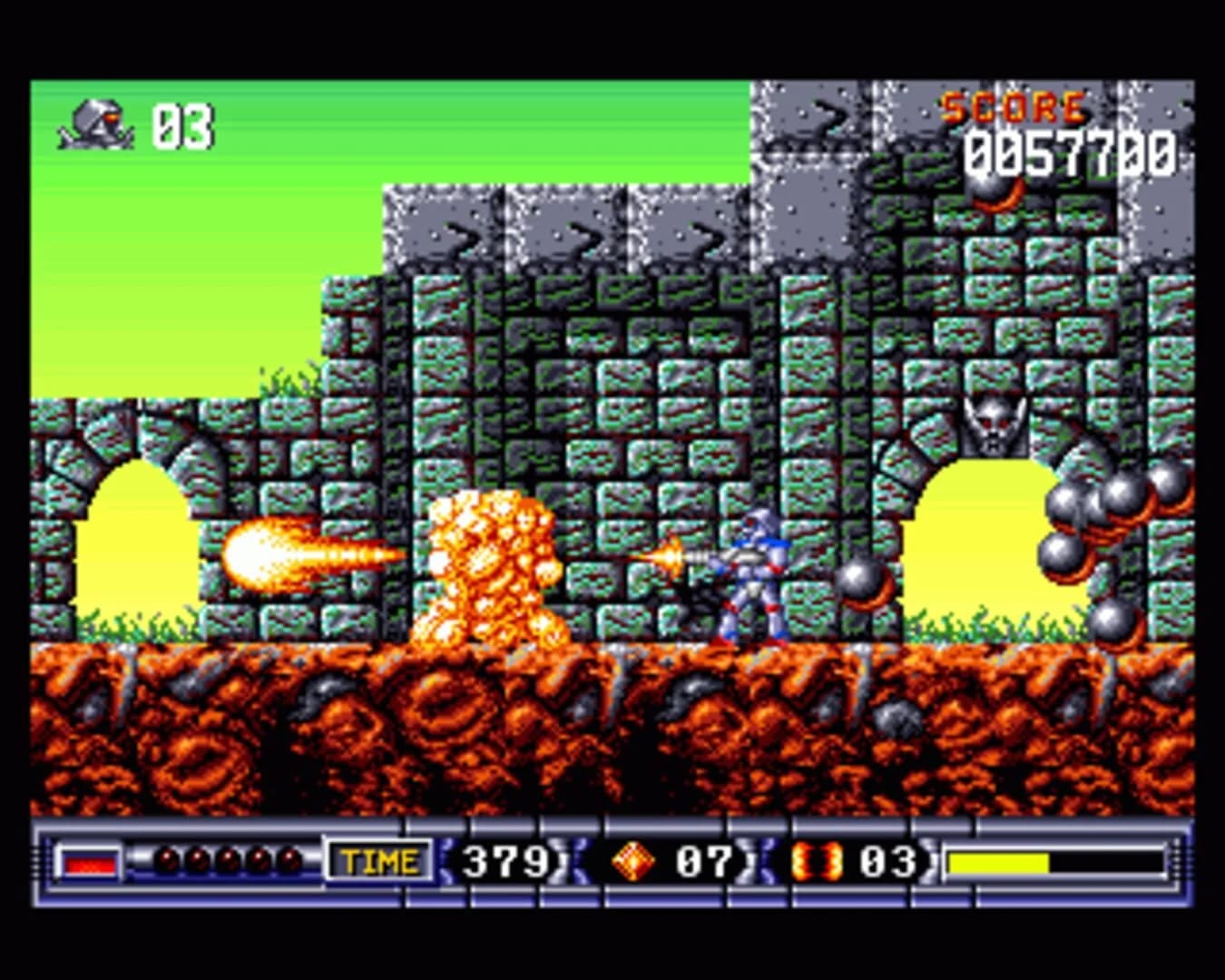
Task: Click the TIME label in the status bar
Action: [380, 857]
